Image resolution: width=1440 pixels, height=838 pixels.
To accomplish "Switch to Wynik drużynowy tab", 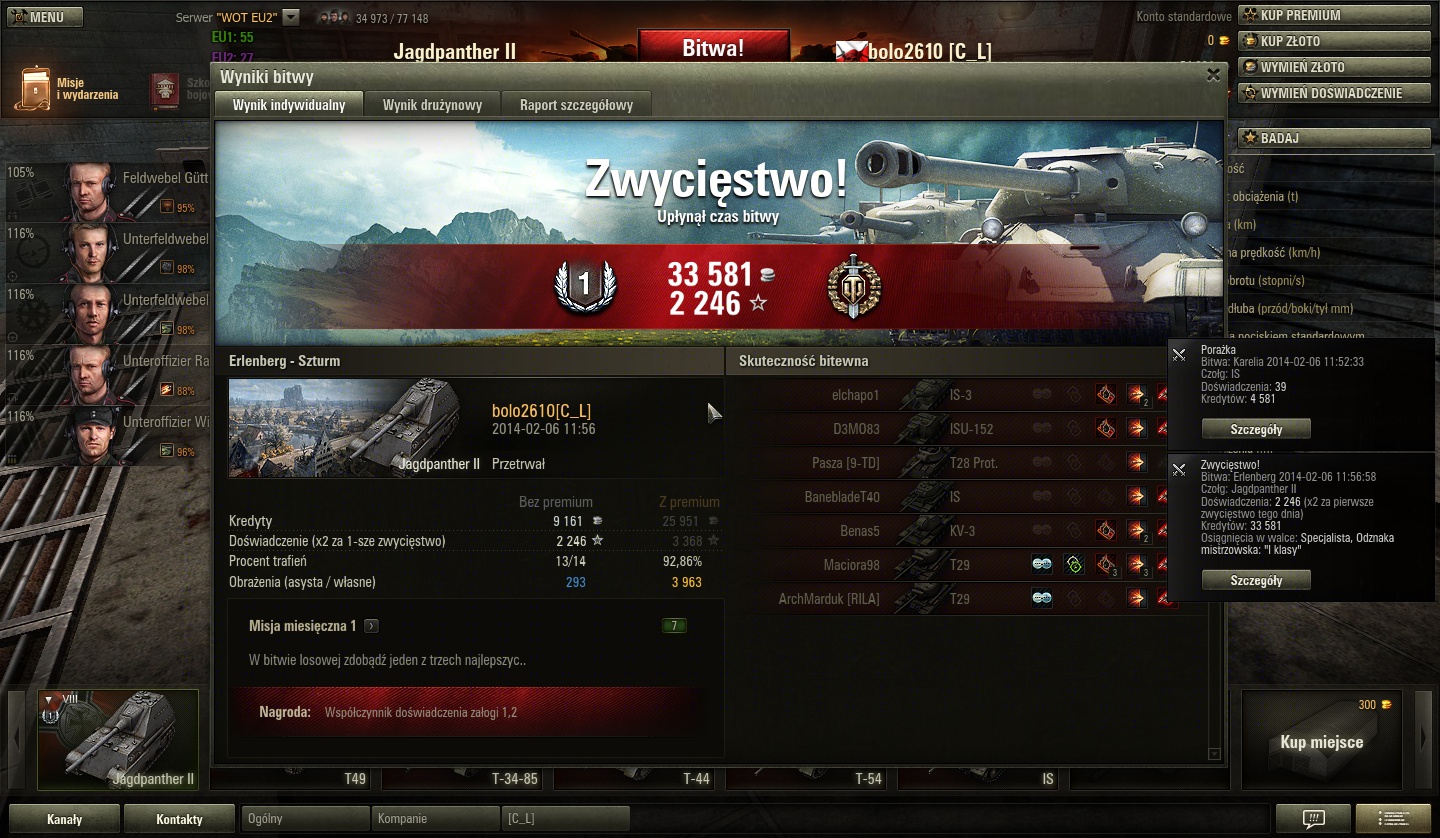I will (432, 105).
